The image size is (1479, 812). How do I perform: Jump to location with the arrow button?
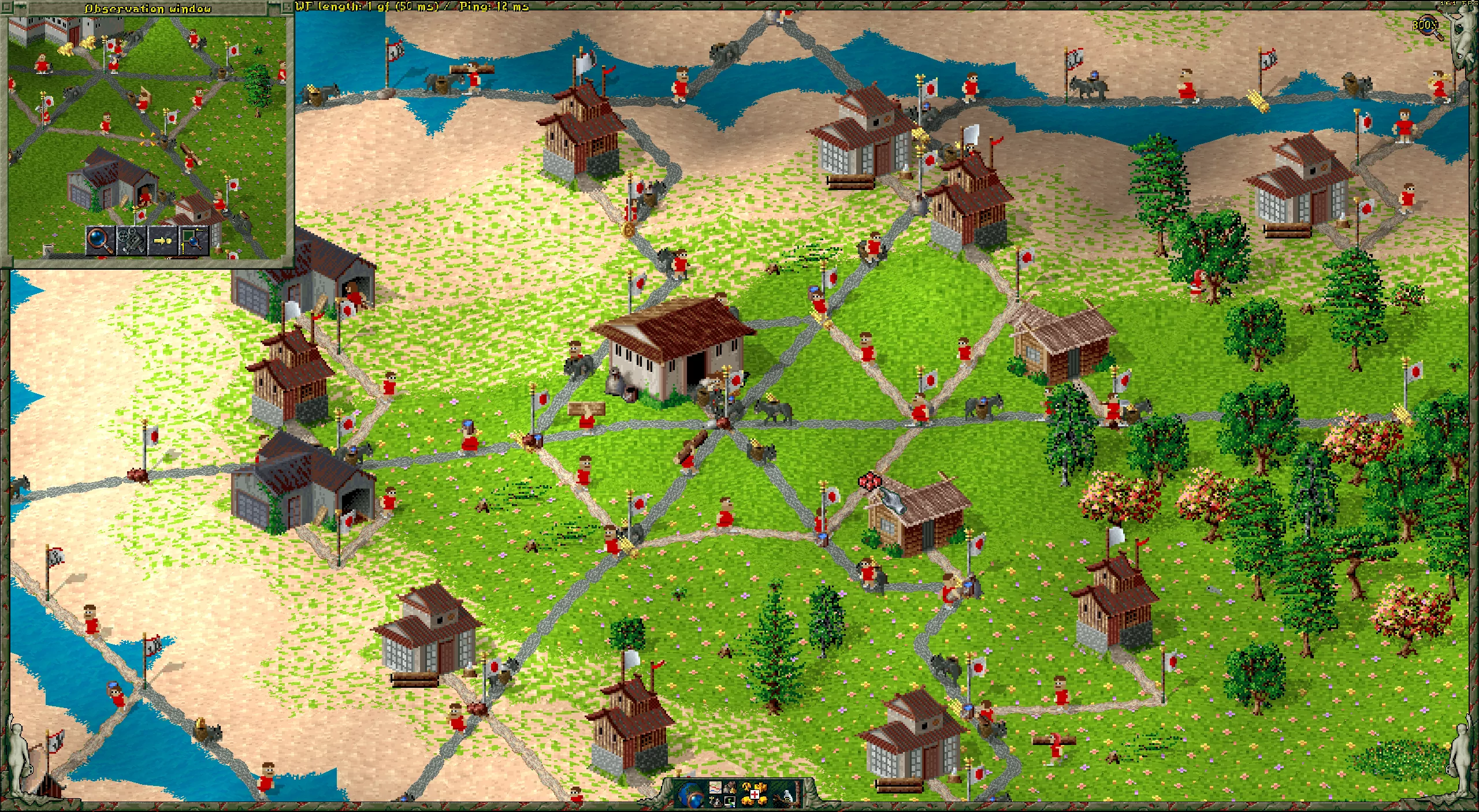point(162,240)
